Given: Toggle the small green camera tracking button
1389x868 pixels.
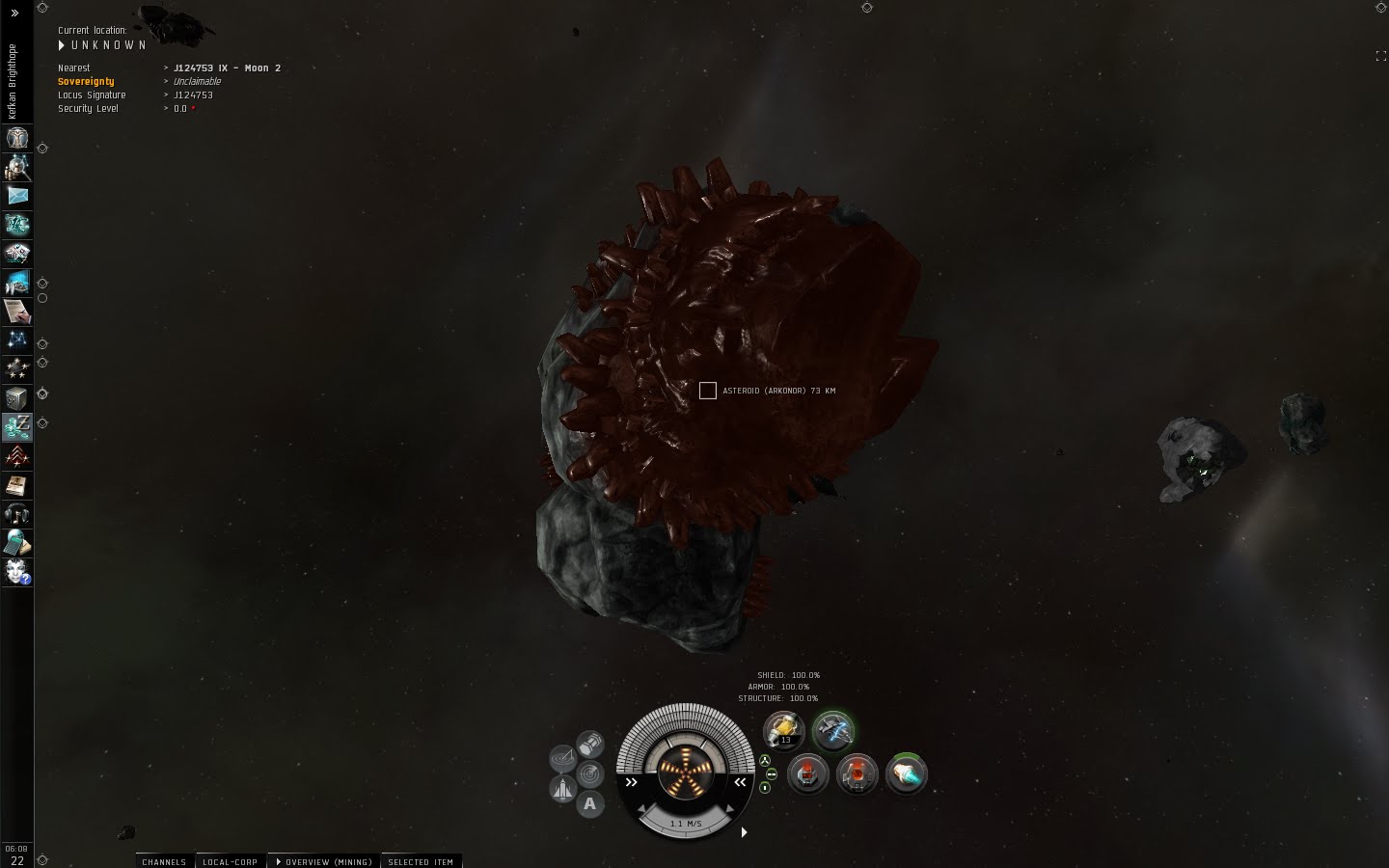Looking at the screenshot, I should tap(766, 761).
